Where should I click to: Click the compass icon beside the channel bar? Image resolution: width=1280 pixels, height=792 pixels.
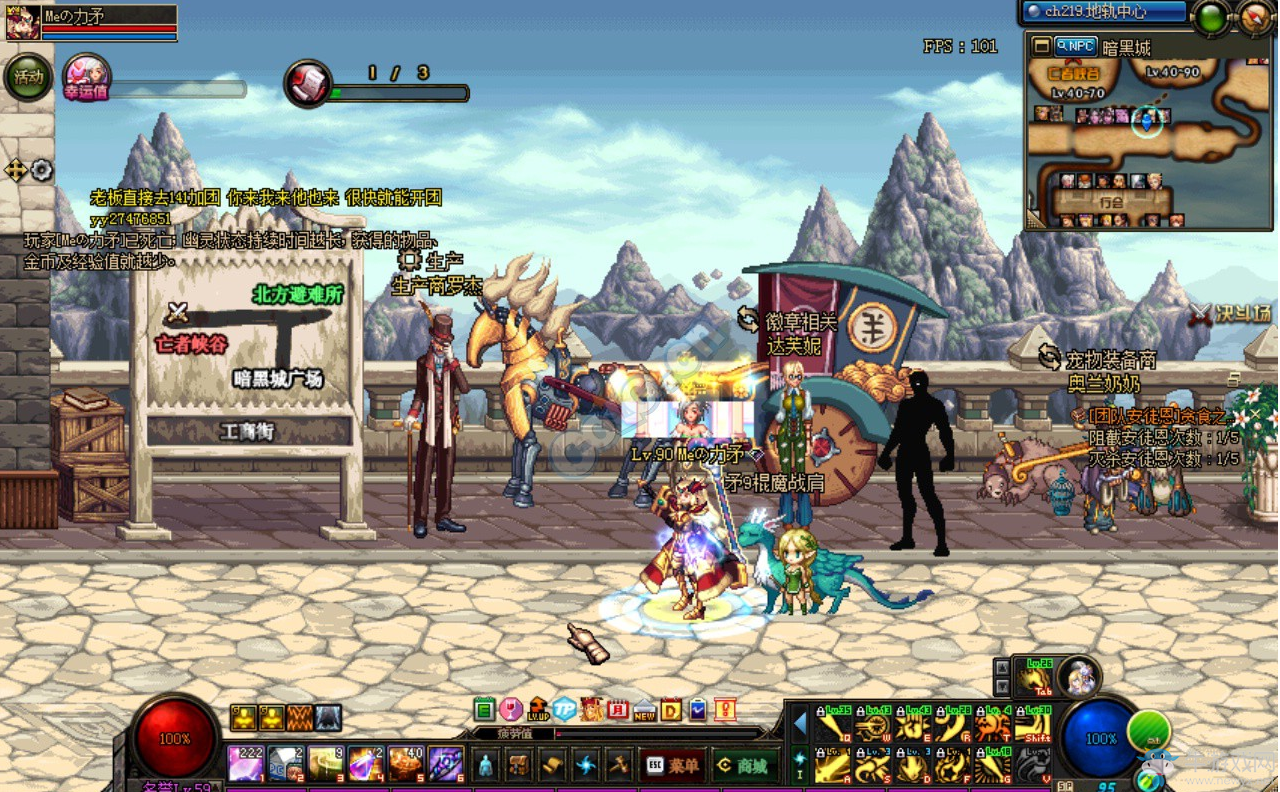(1258, 16)
